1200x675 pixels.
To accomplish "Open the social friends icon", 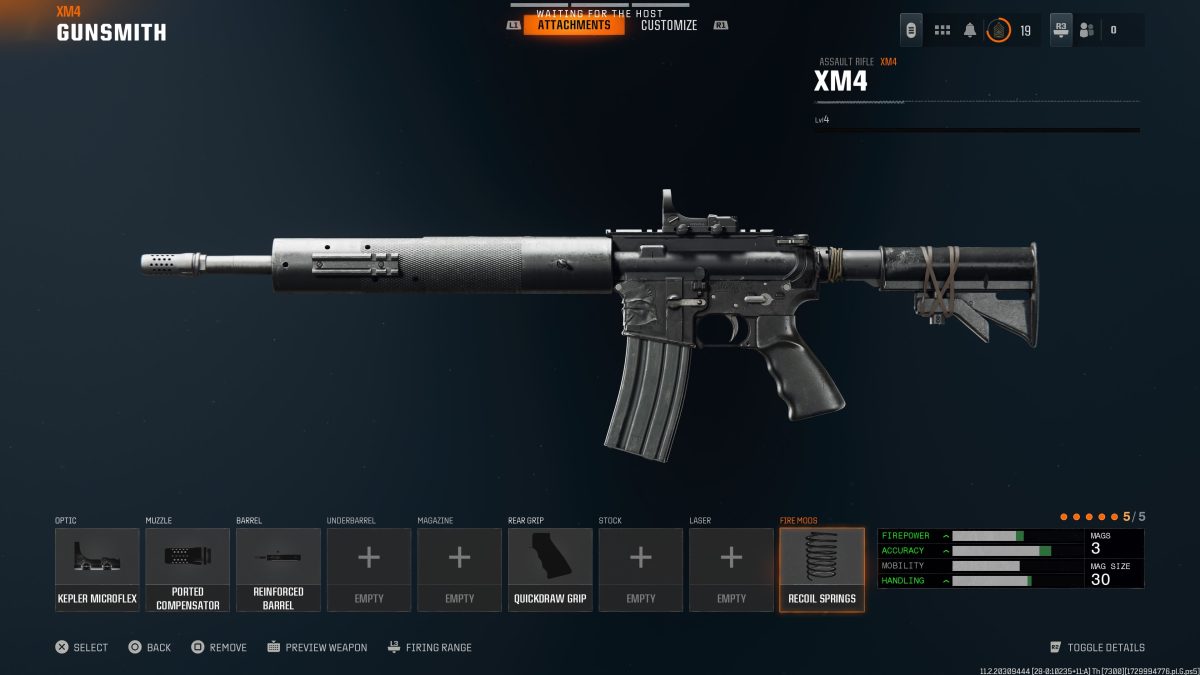I will [1087, 30].
